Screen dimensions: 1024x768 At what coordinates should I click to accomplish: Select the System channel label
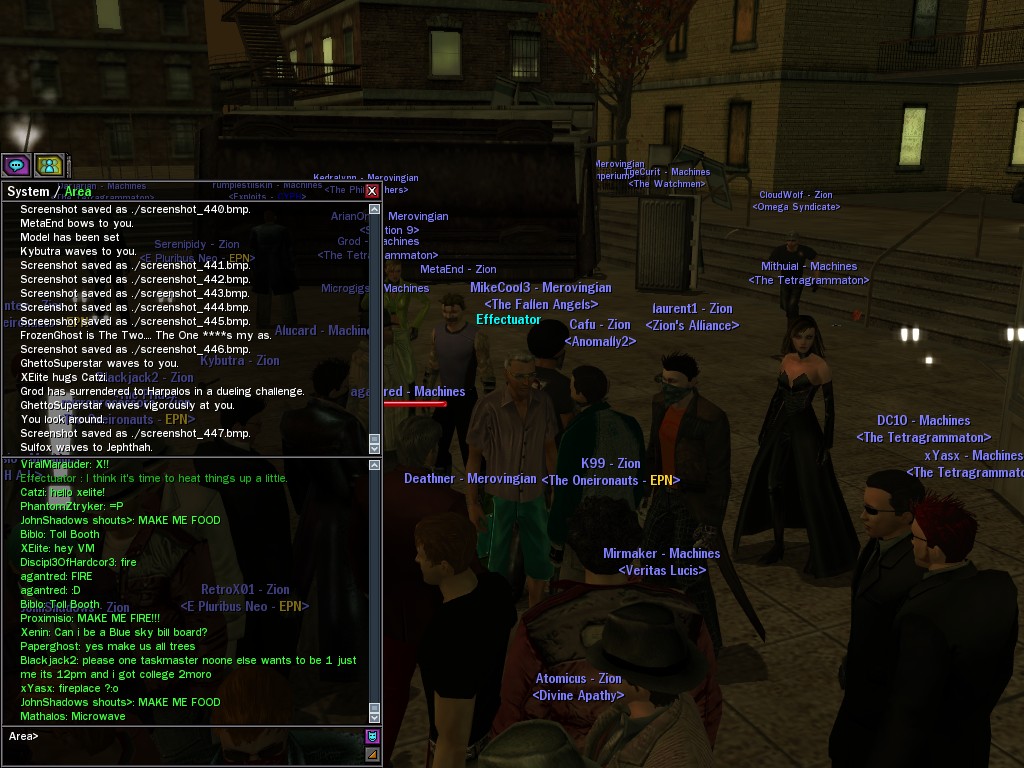pos(27,192)
